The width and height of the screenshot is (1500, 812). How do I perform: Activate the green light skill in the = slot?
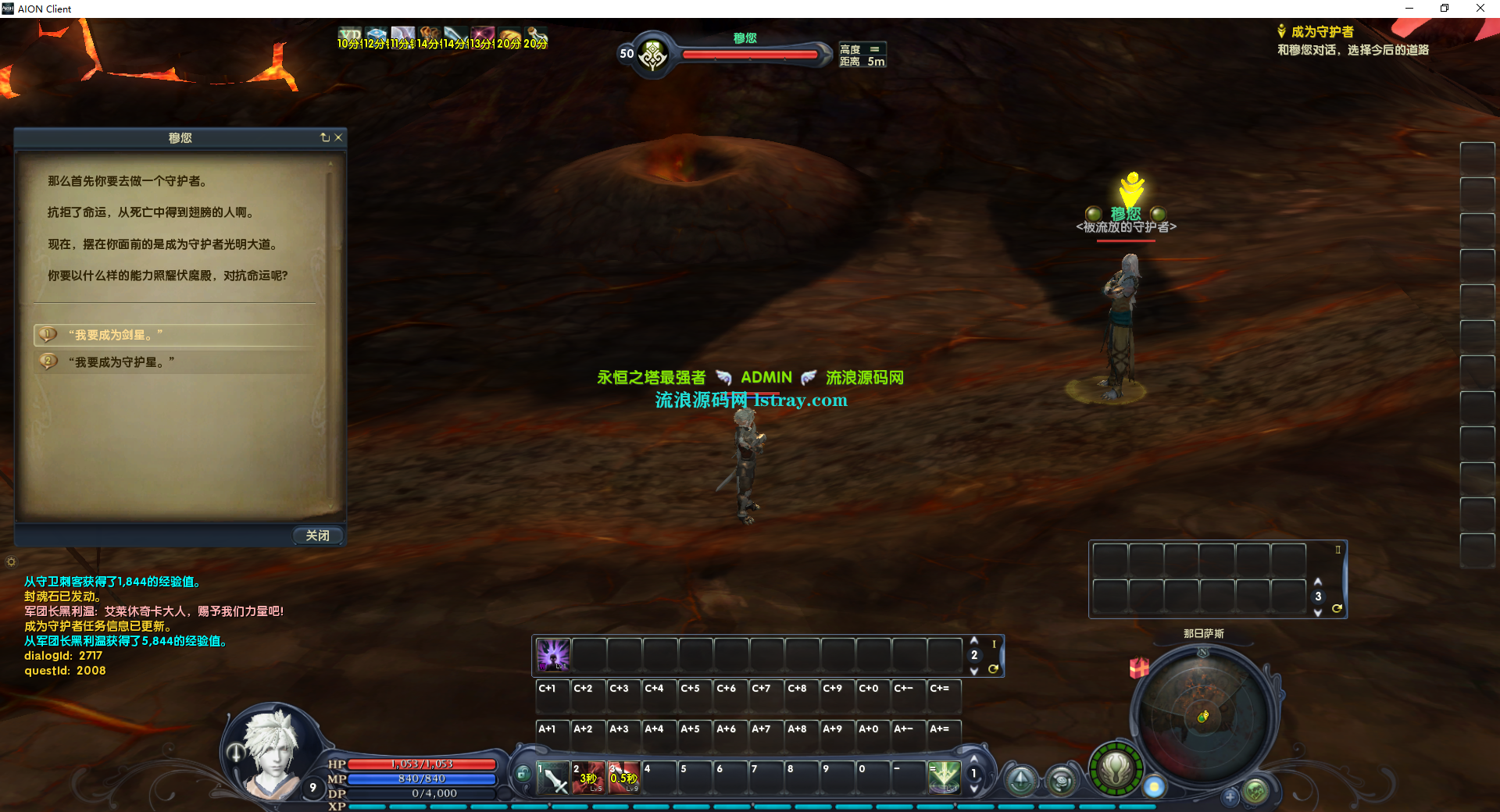point(944,778)
